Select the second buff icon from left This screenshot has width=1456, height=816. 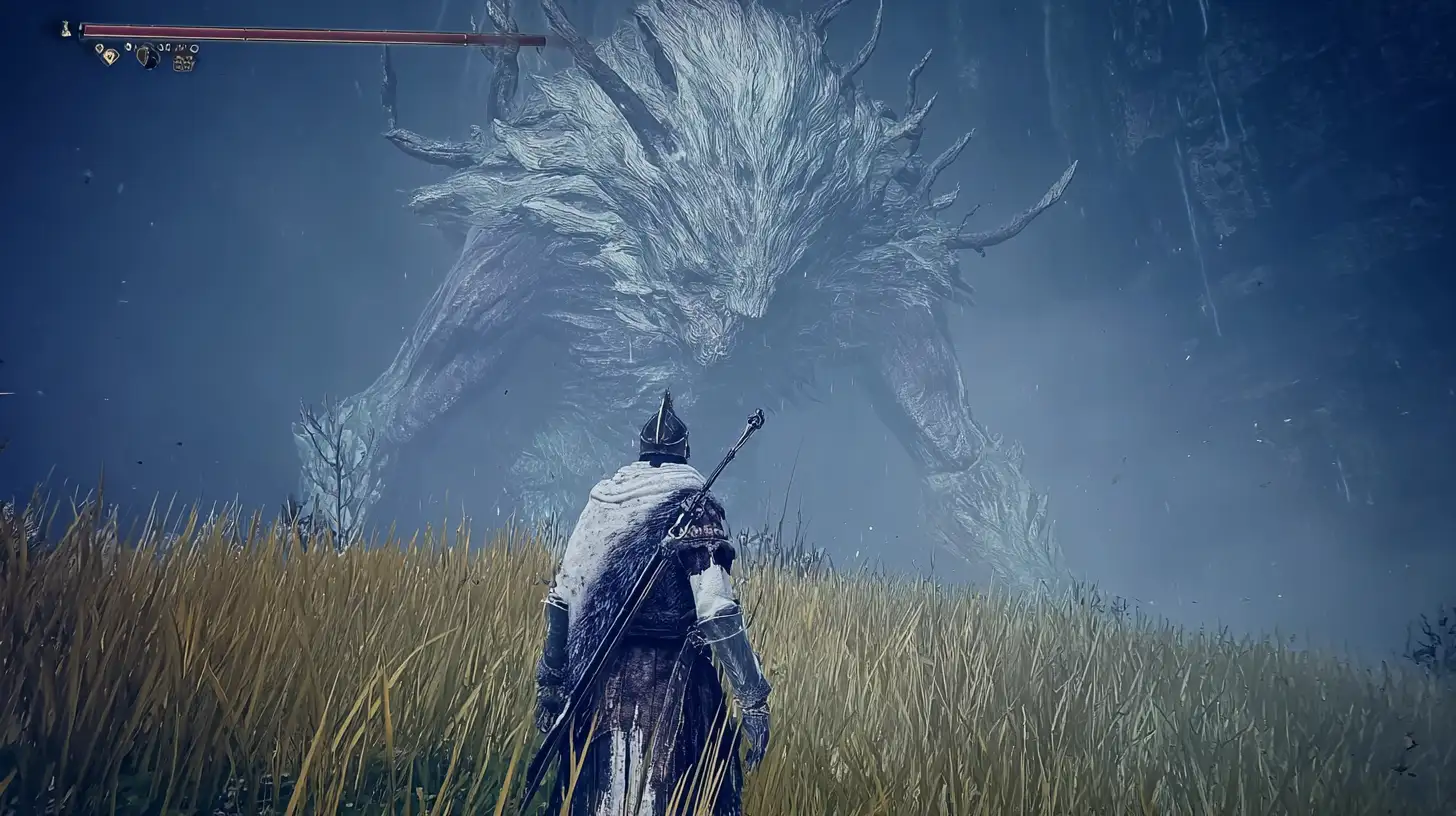[x=111, y=57]
